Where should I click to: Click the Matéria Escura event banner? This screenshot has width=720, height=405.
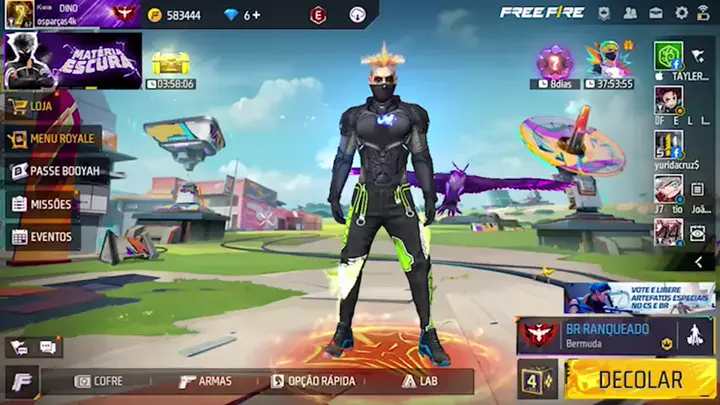(72, 60)
